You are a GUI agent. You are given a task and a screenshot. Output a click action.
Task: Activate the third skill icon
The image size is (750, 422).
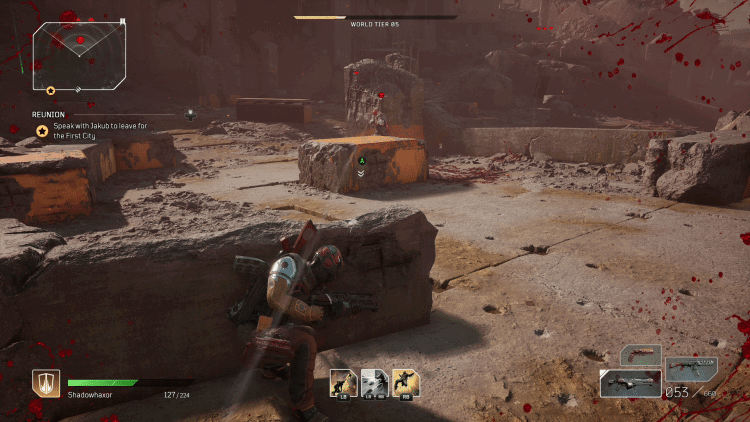point(405,382)
